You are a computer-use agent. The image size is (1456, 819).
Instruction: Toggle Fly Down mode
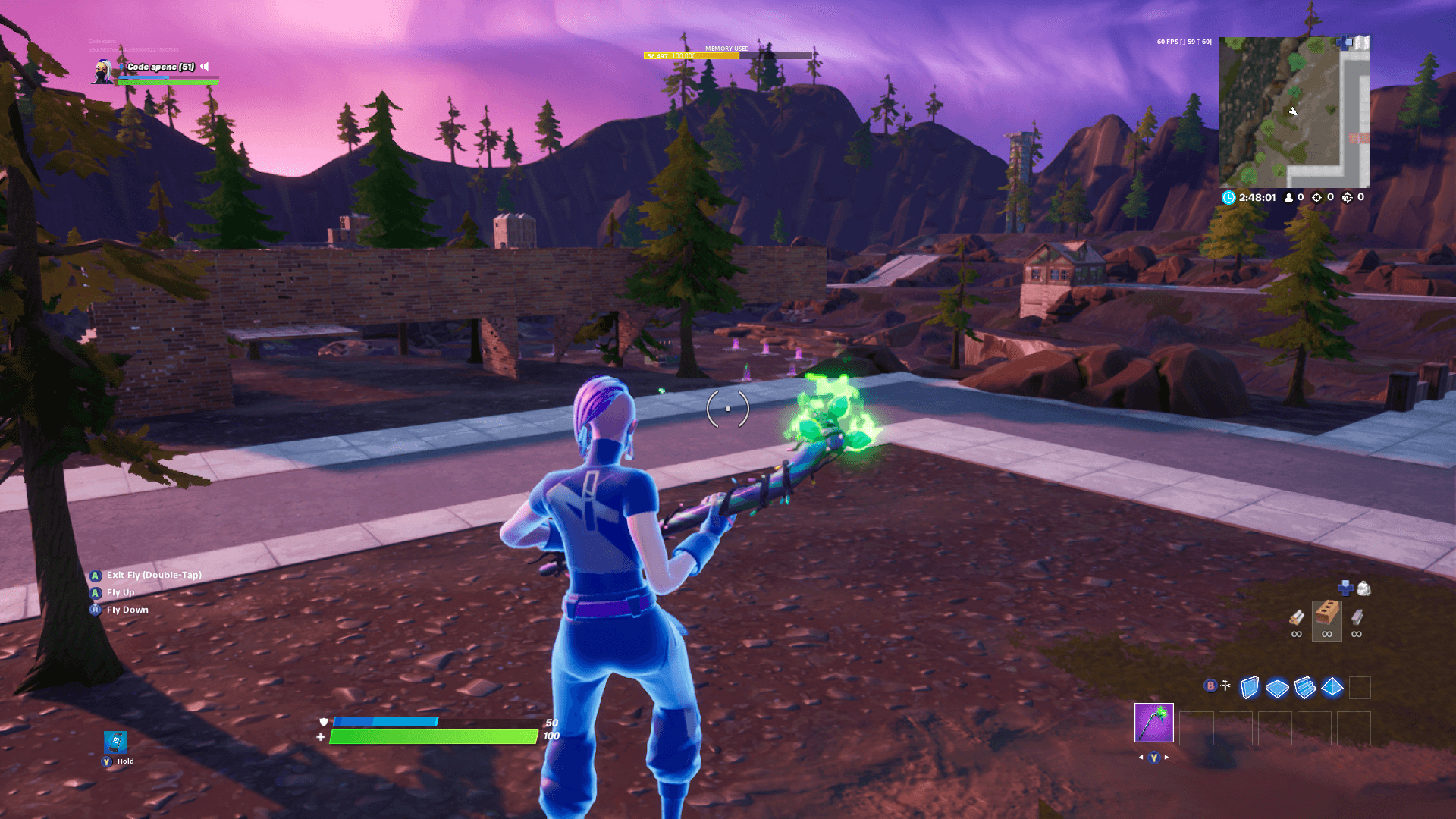pos(127,609)
